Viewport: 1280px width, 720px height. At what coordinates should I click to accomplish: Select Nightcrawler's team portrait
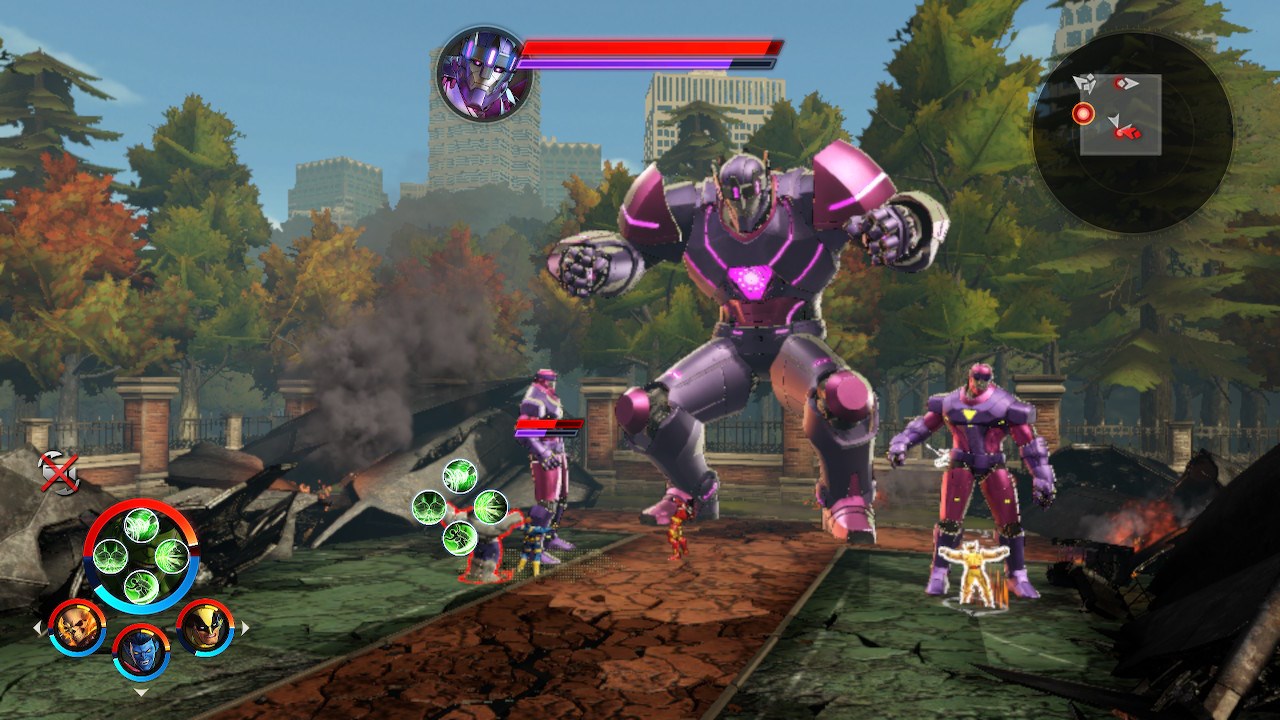(x=141, y=651)
